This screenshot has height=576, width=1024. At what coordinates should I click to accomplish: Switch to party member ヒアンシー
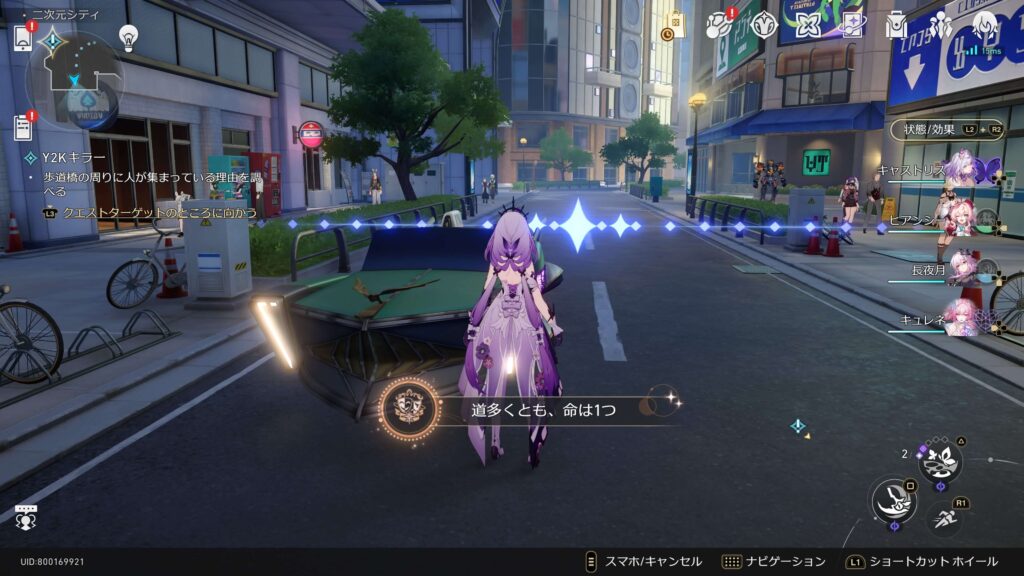point(962,220)
